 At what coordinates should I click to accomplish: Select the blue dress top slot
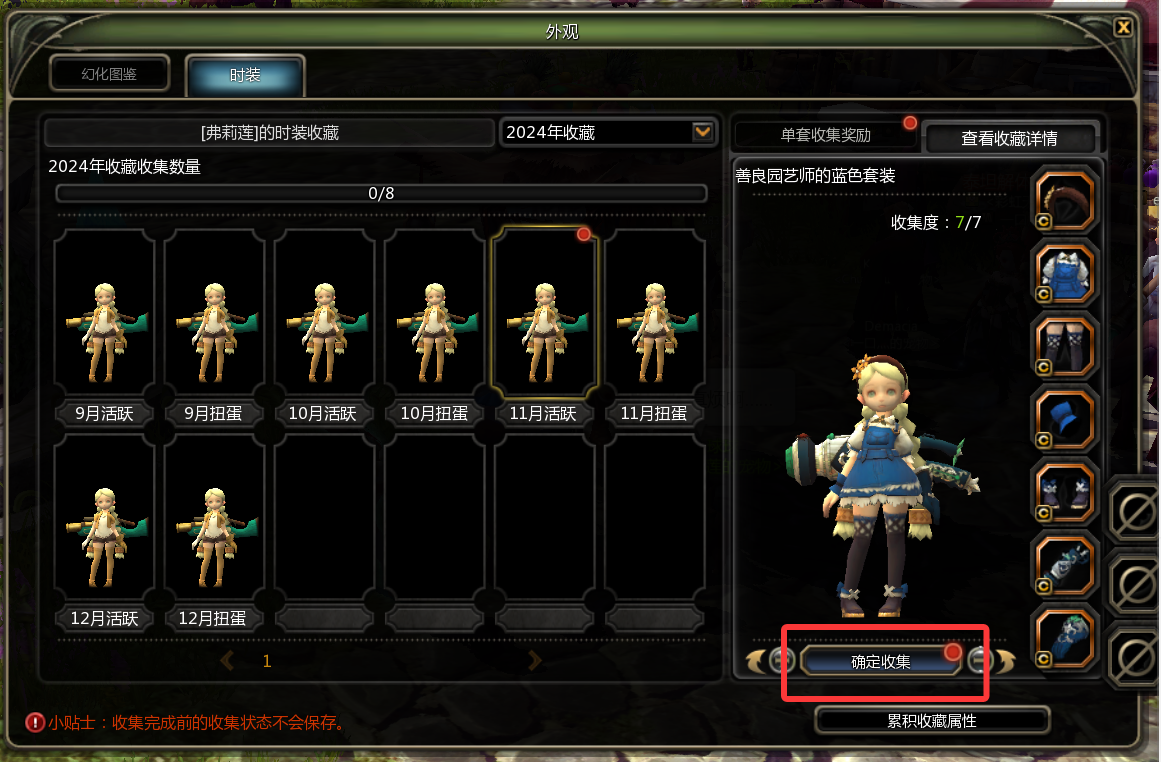pyautogui.click(x=1065, y=272)
